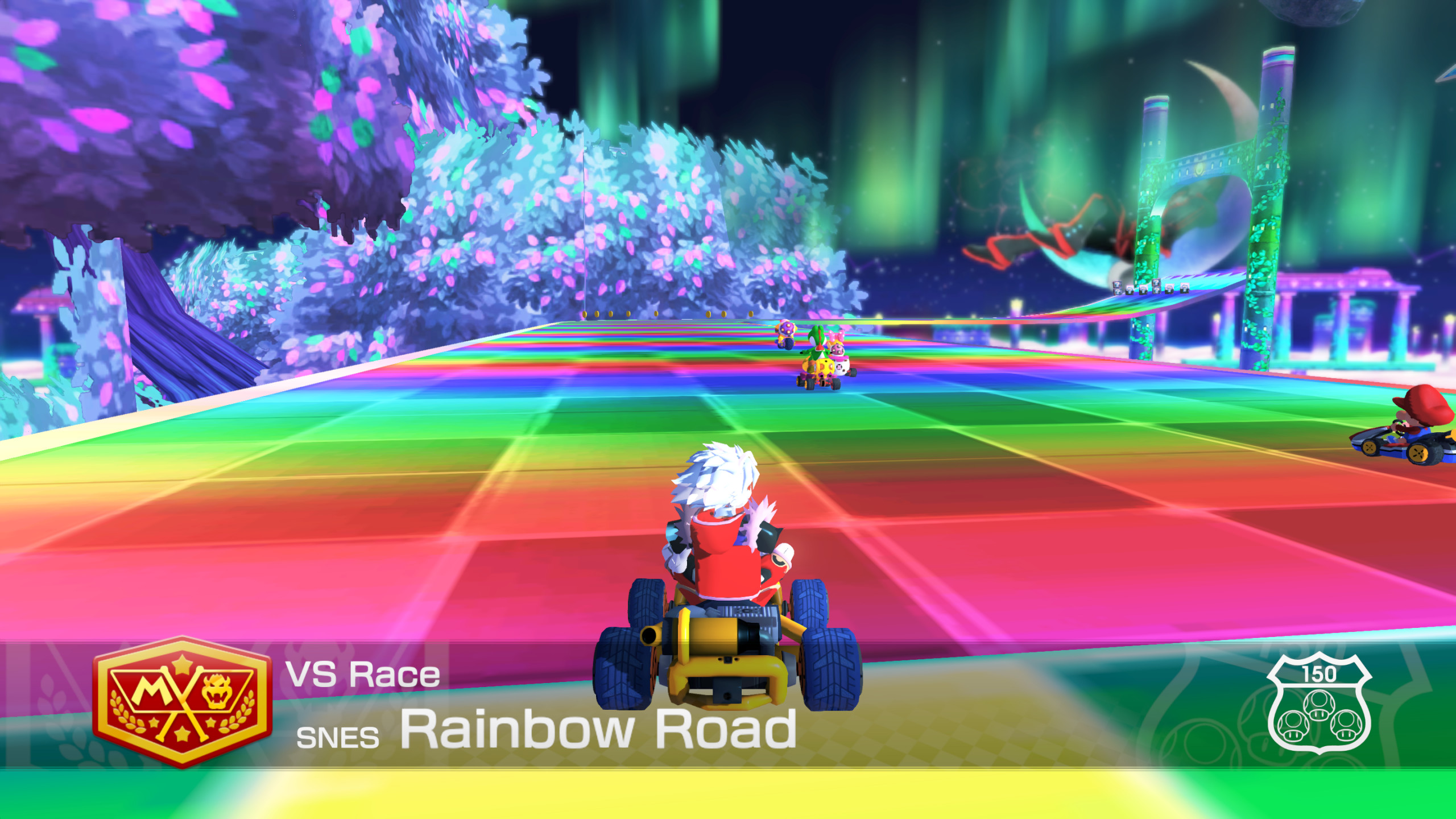Screen dimensions: 1456x819
Task: Click the rainbow-colored track surface
Action: coord(398,512)
